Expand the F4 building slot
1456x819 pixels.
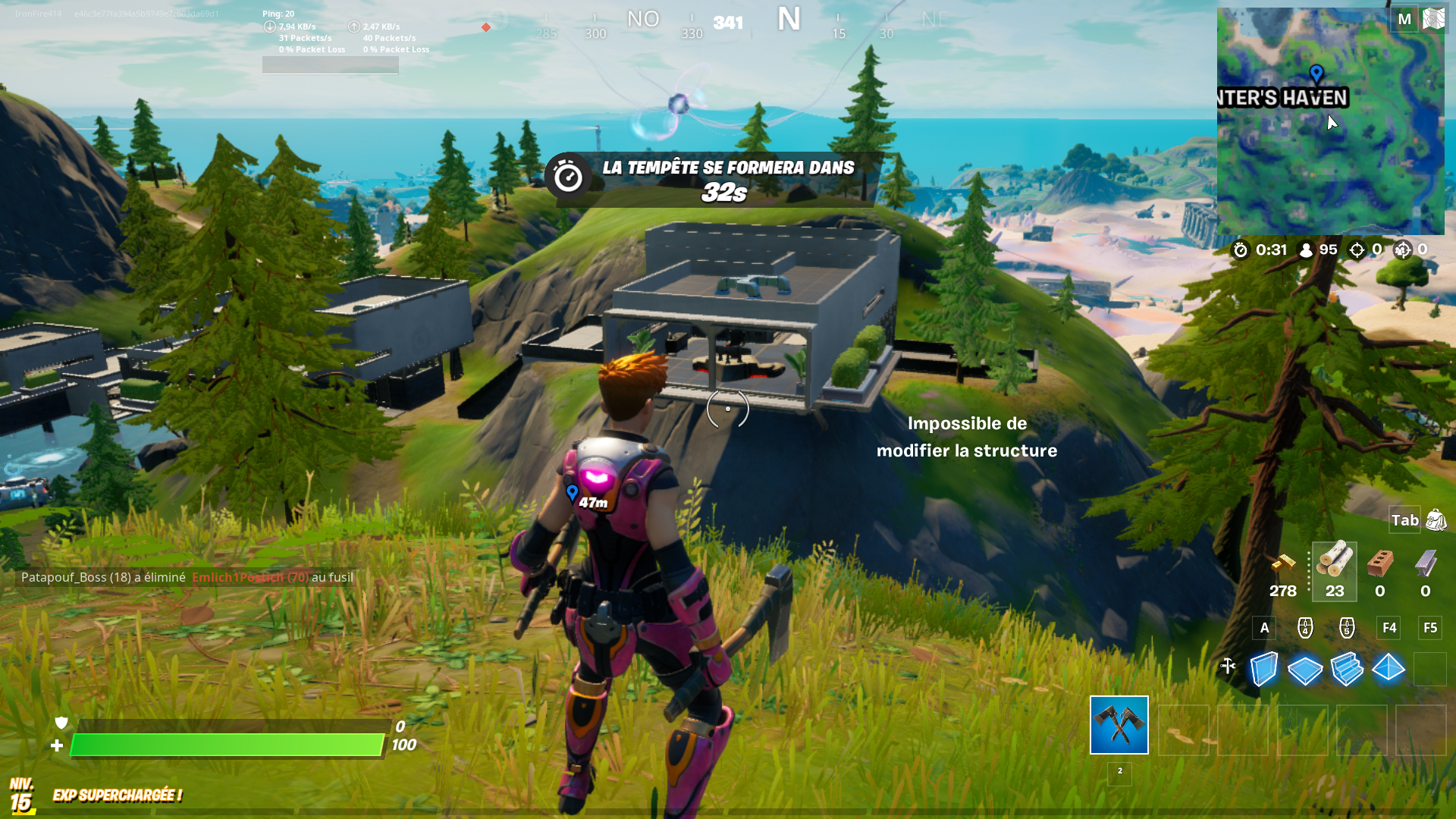[1389, 628]
